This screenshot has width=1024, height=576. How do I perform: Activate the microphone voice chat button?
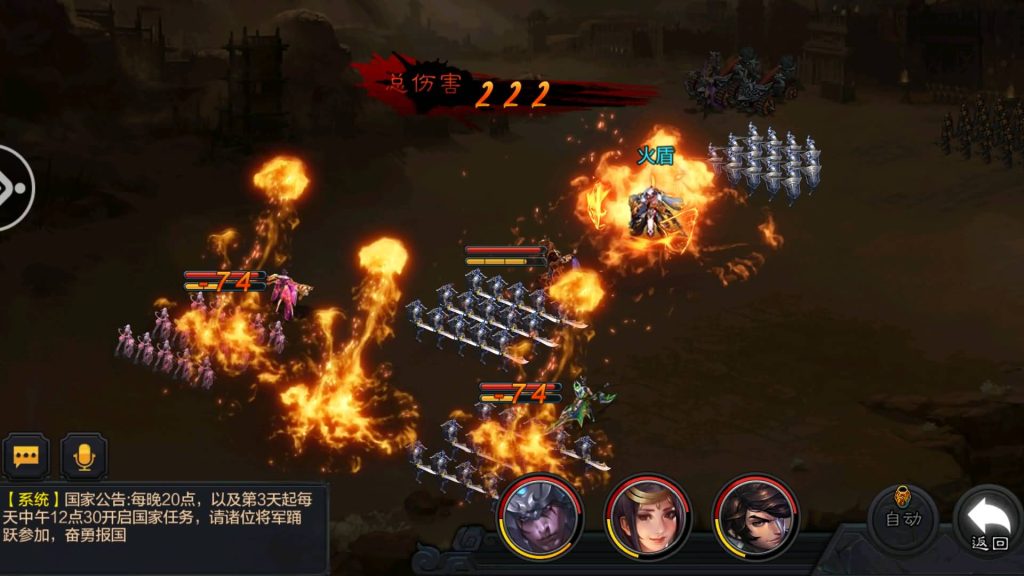(x=84, y=456)
